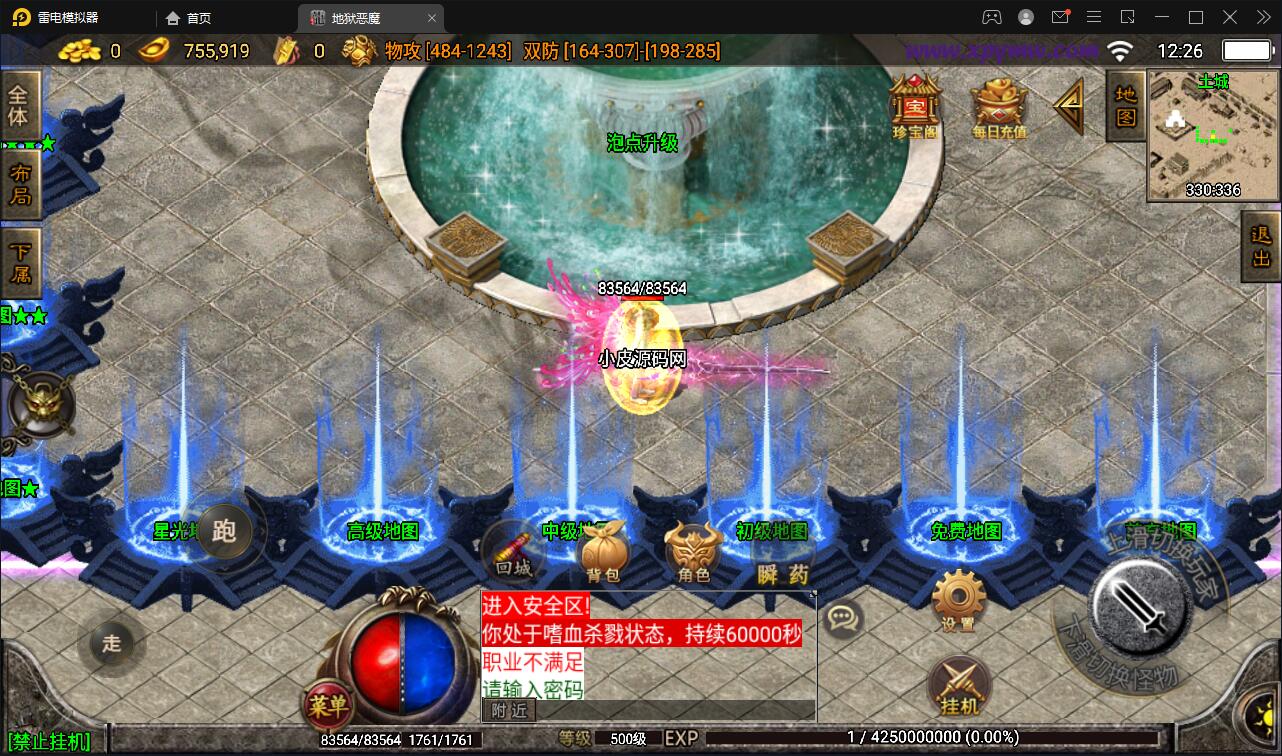Toggle 跑 run movement mode

point(227,533)
